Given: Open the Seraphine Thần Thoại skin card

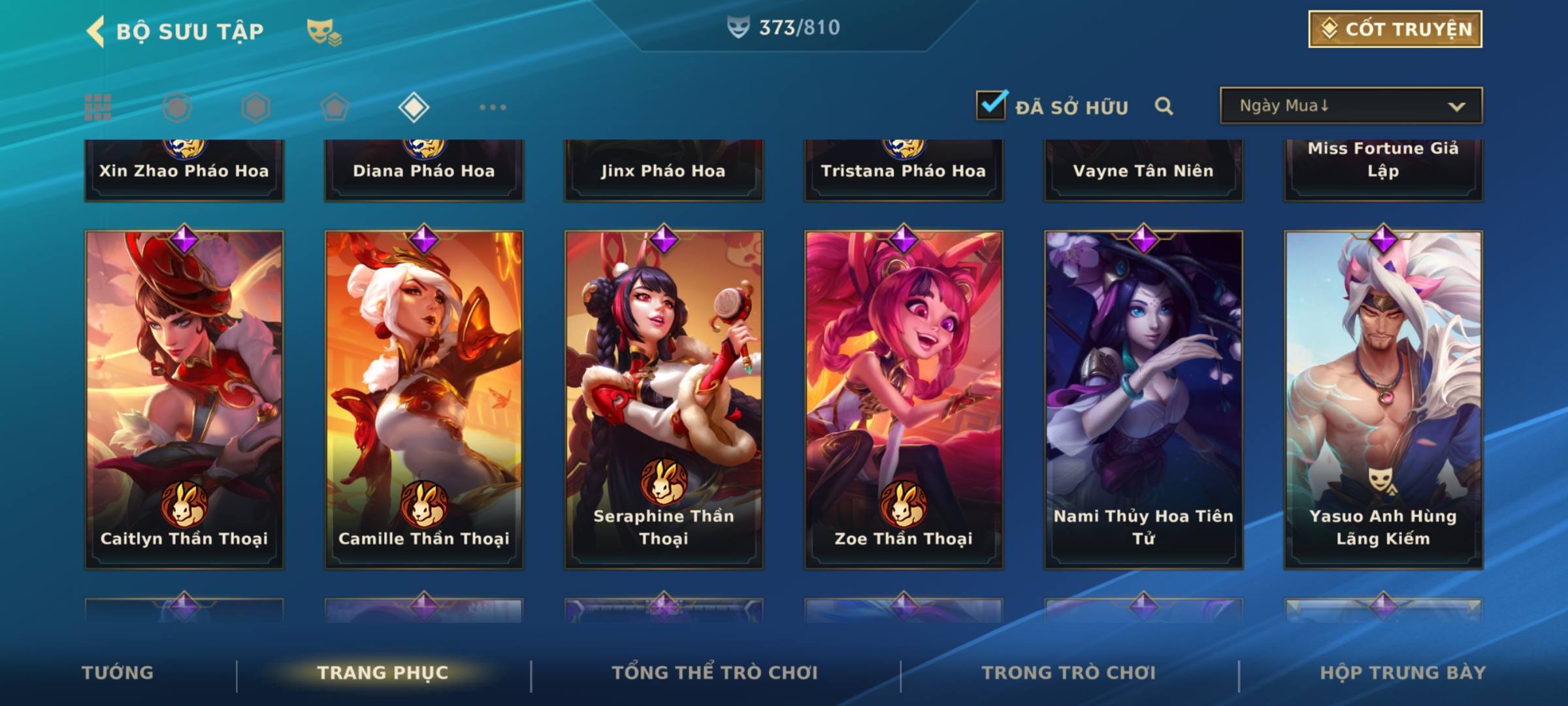Looking at the screenshot, I should [664, 399].
